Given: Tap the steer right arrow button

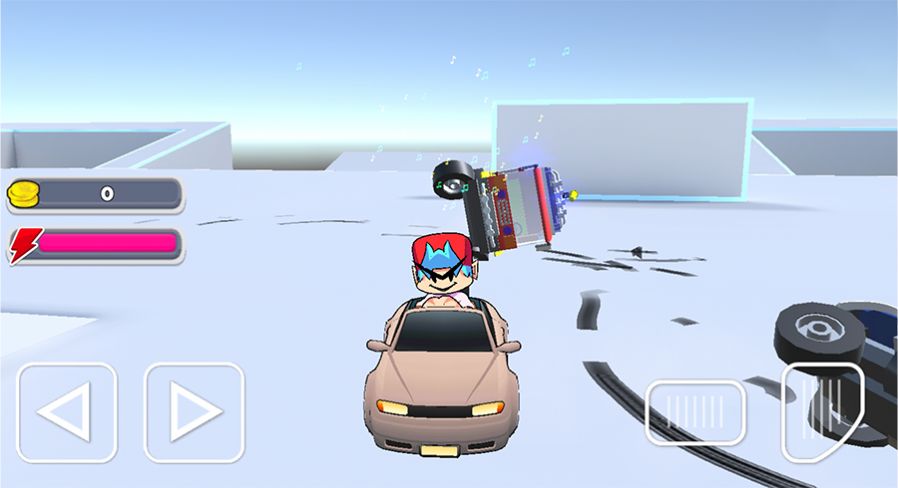Looking at the screenshot, I should tap(194, 411).
